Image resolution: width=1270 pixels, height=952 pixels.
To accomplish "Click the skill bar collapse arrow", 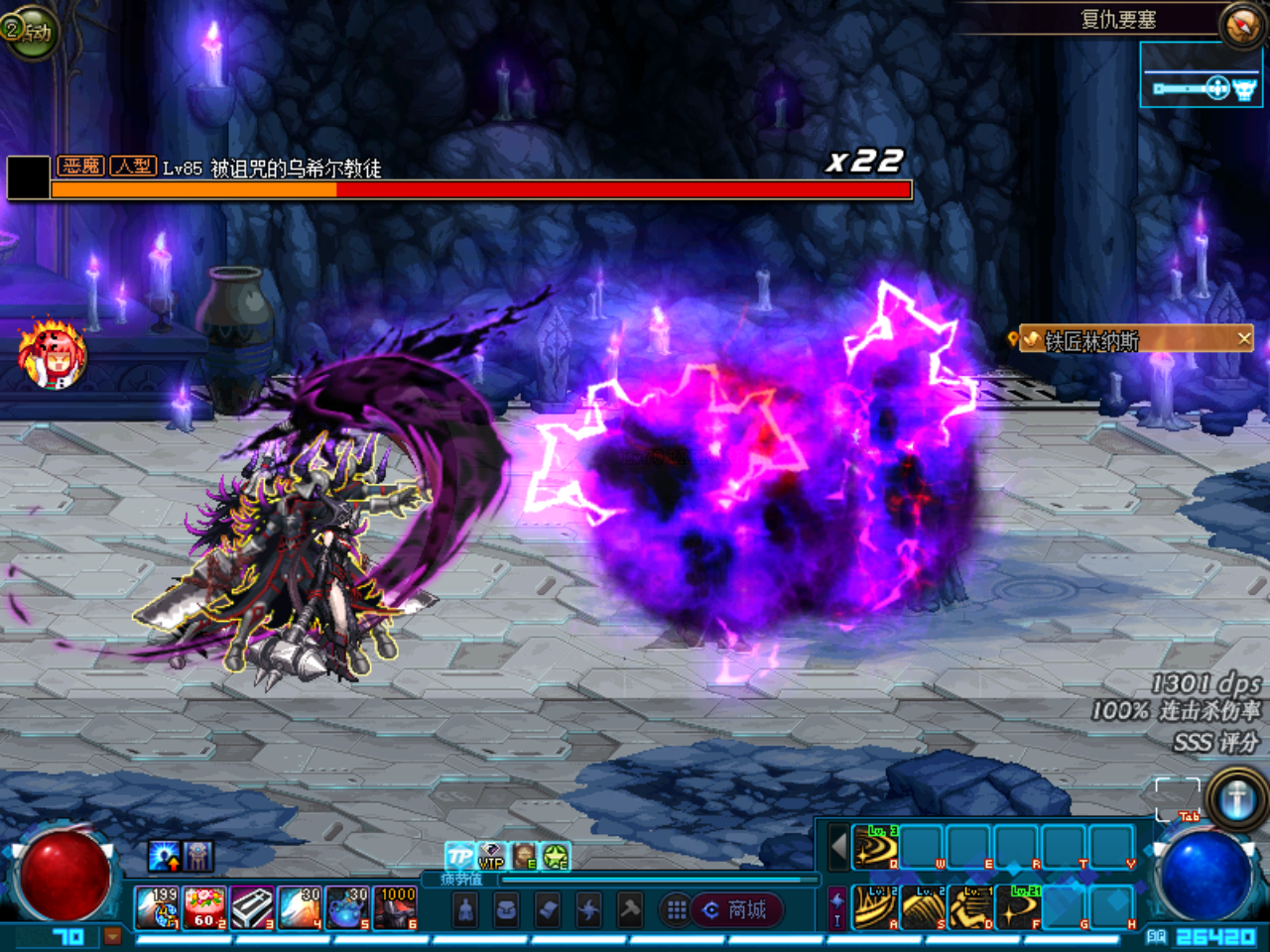I will click(838, 848).
